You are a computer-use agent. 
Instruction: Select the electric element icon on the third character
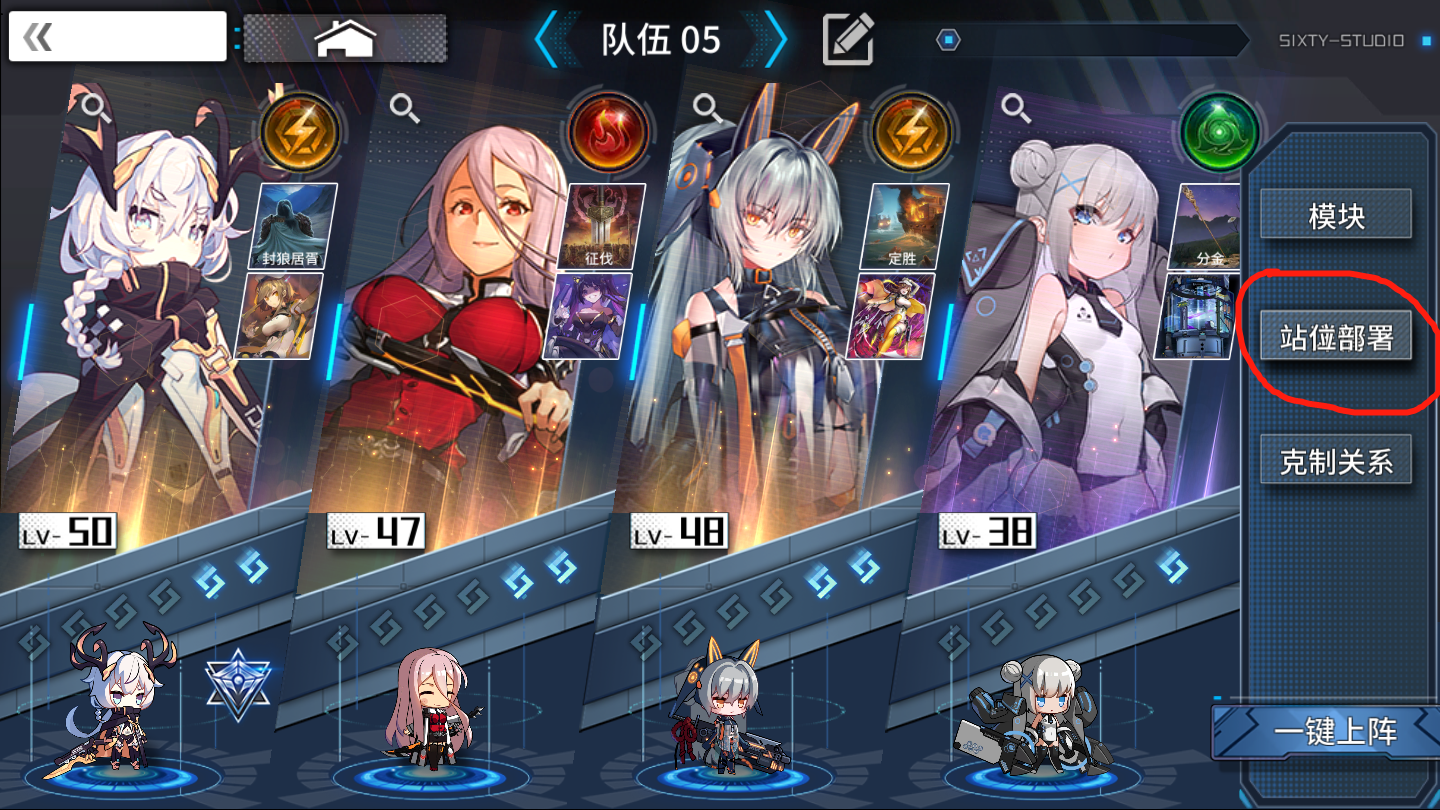click(x=911, y=131)
